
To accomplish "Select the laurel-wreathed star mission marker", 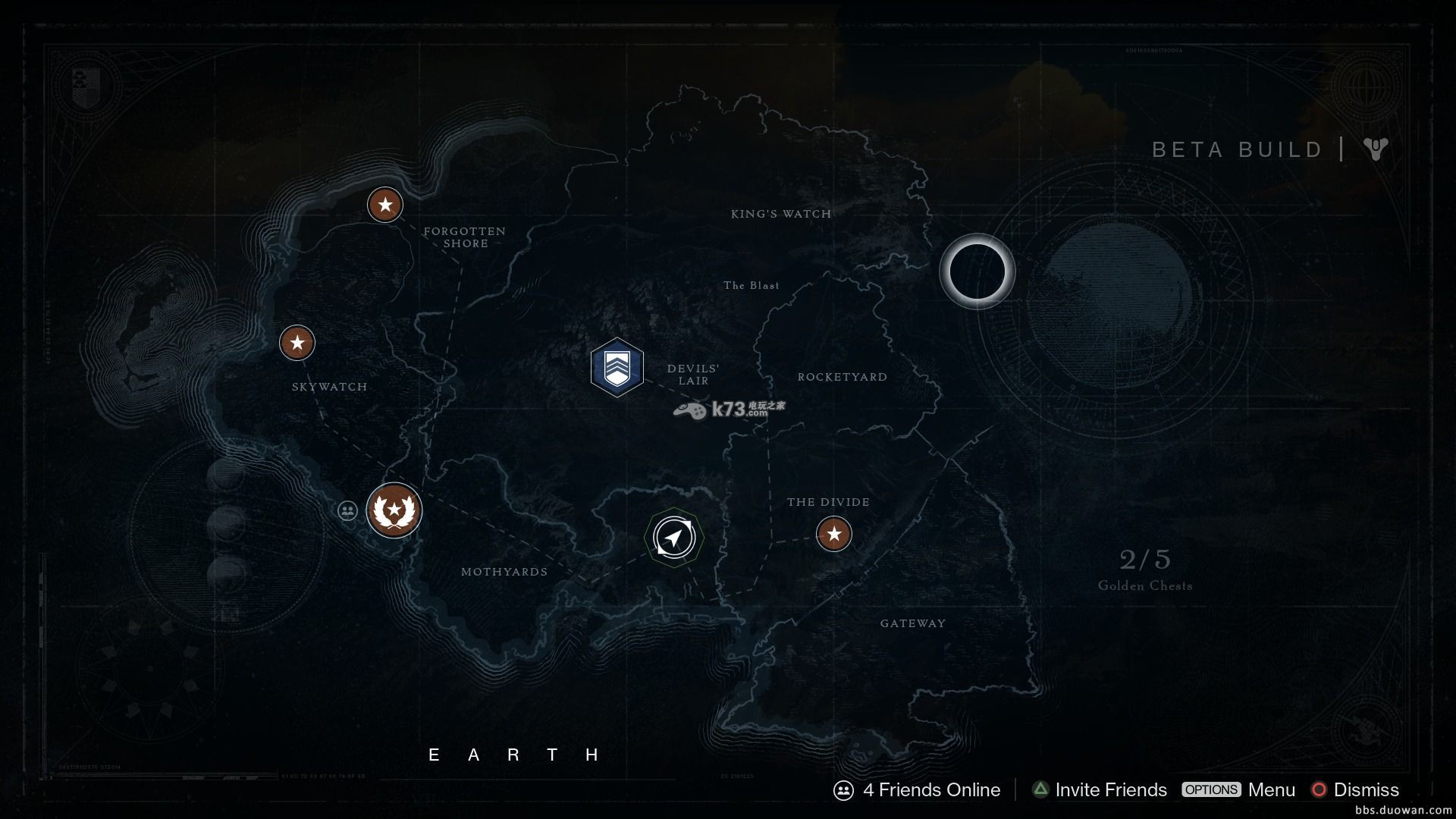I will tap(394, 510).
